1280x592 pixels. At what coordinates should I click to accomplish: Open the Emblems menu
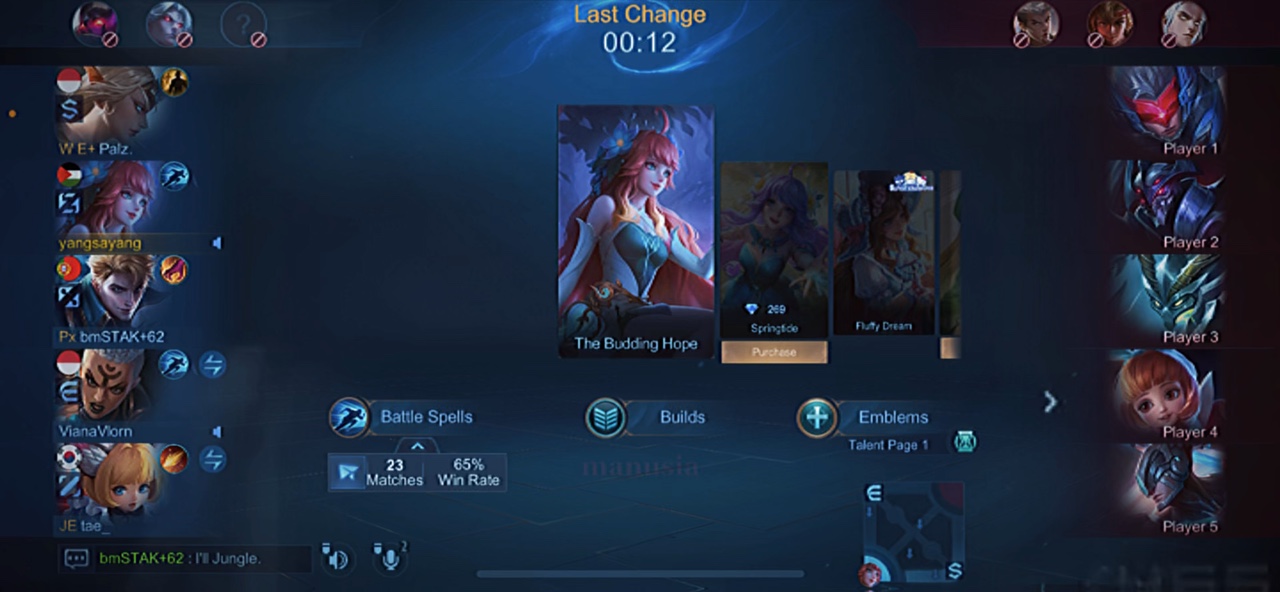[x=865, y=417]
